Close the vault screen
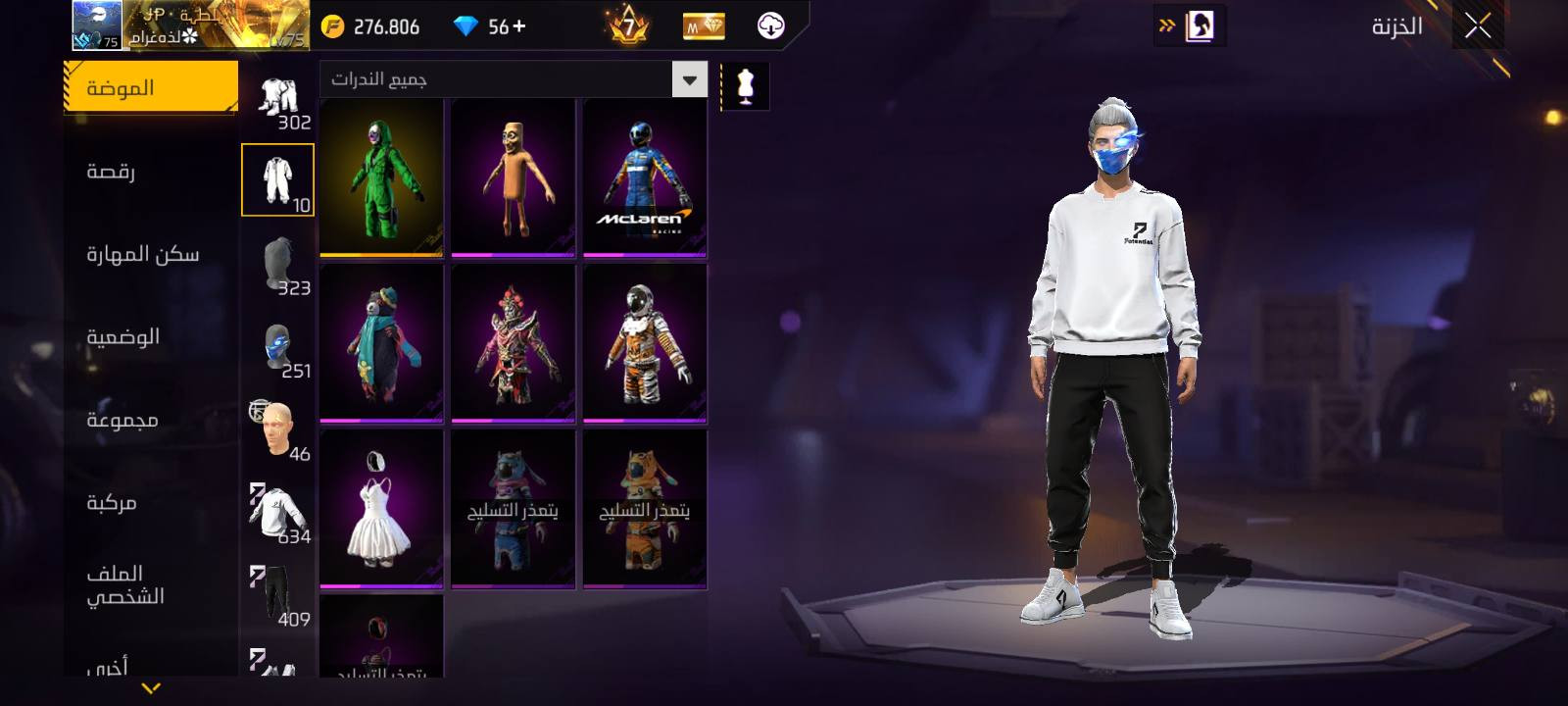 click(1478, 26)
